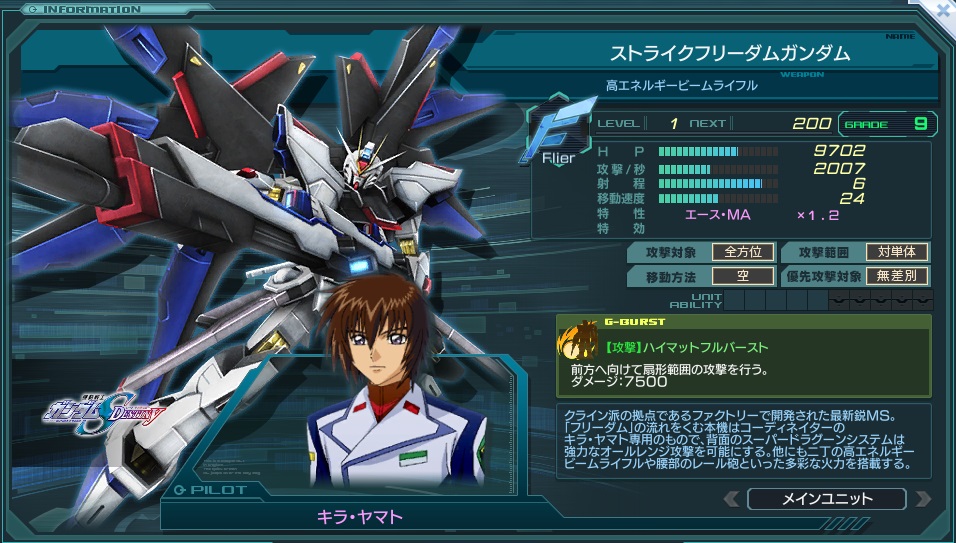956x543 pixels.
Task: Go to the previous unit with left arrow
Action: point(732,498)
